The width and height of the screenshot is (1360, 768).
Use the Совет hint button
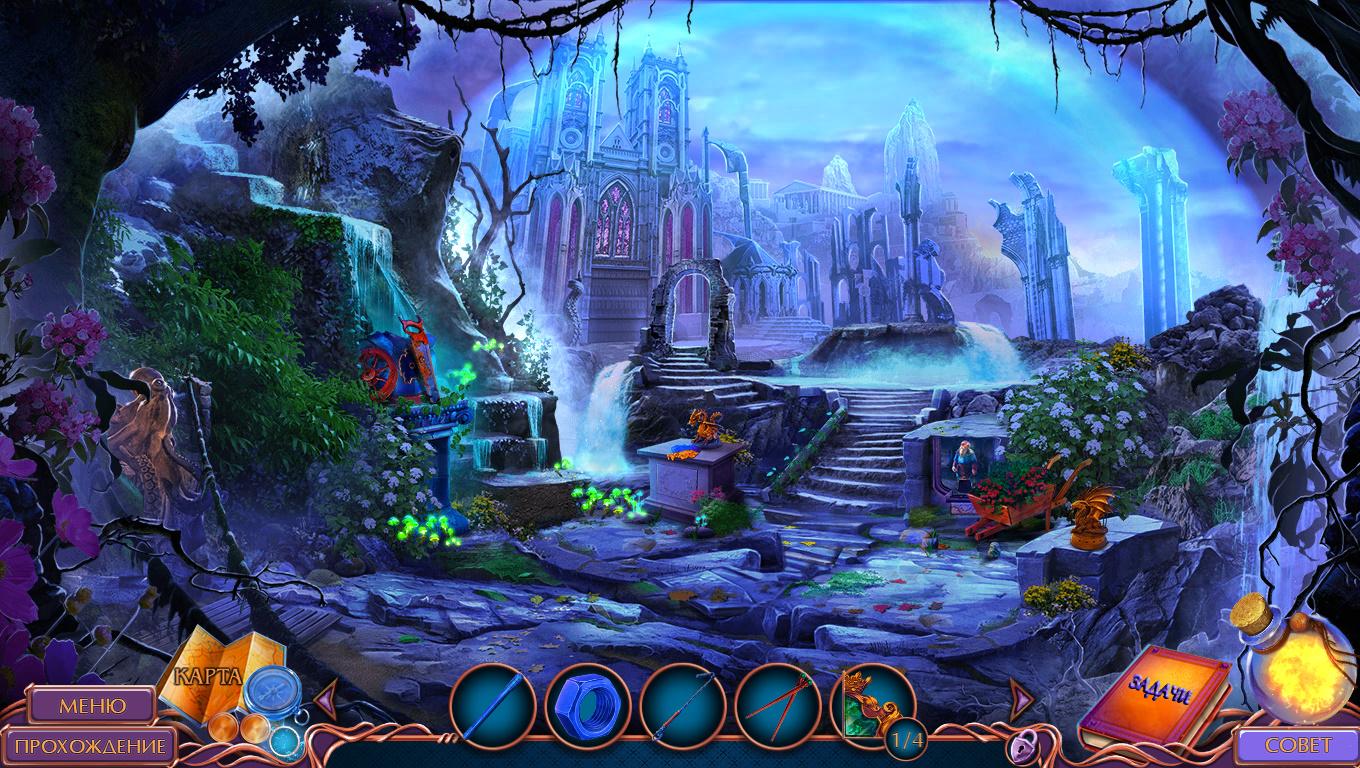(x=1298, y=746)
